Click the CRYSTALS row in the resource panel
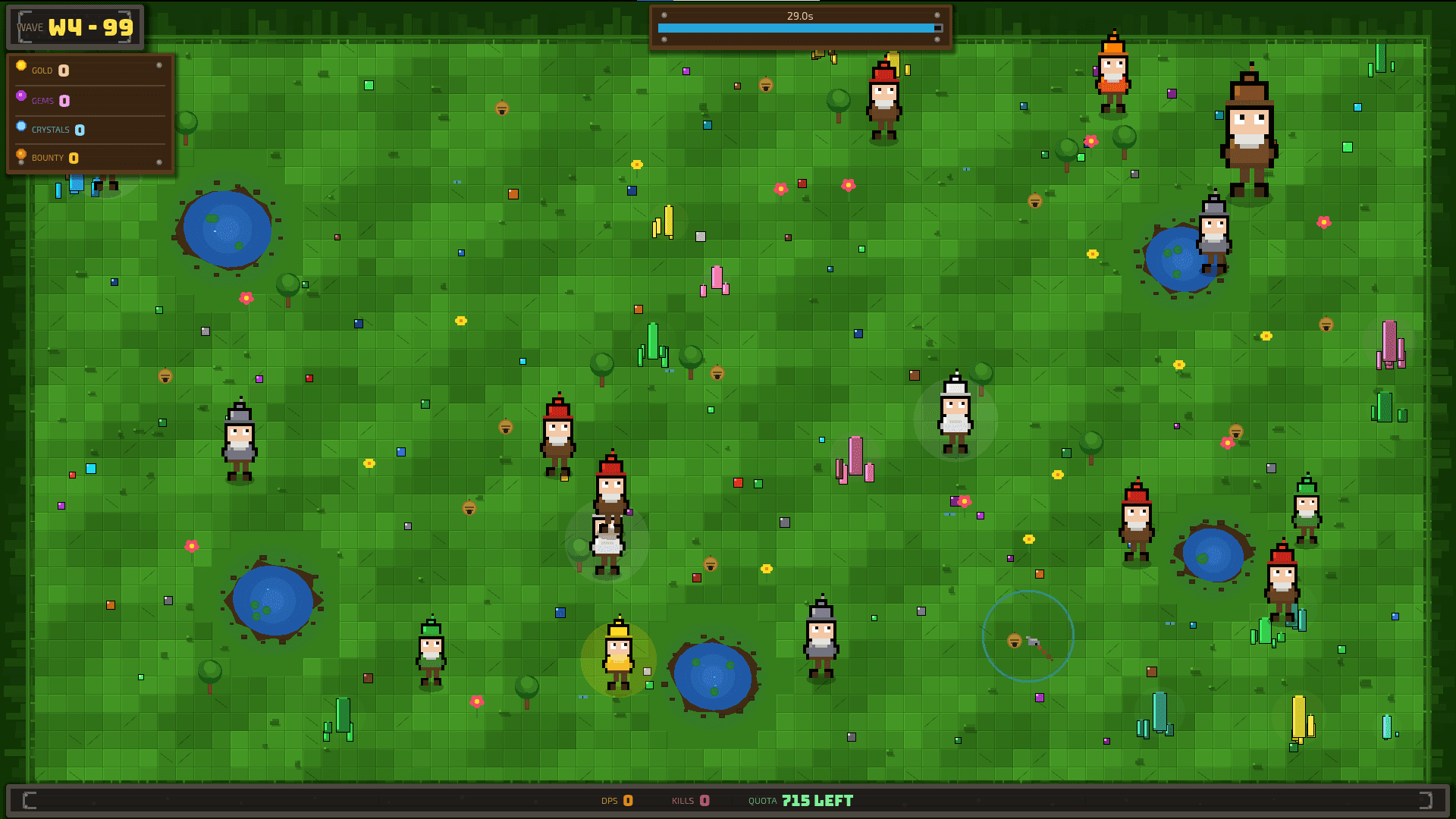1456x819 pixels. [59, 129]
